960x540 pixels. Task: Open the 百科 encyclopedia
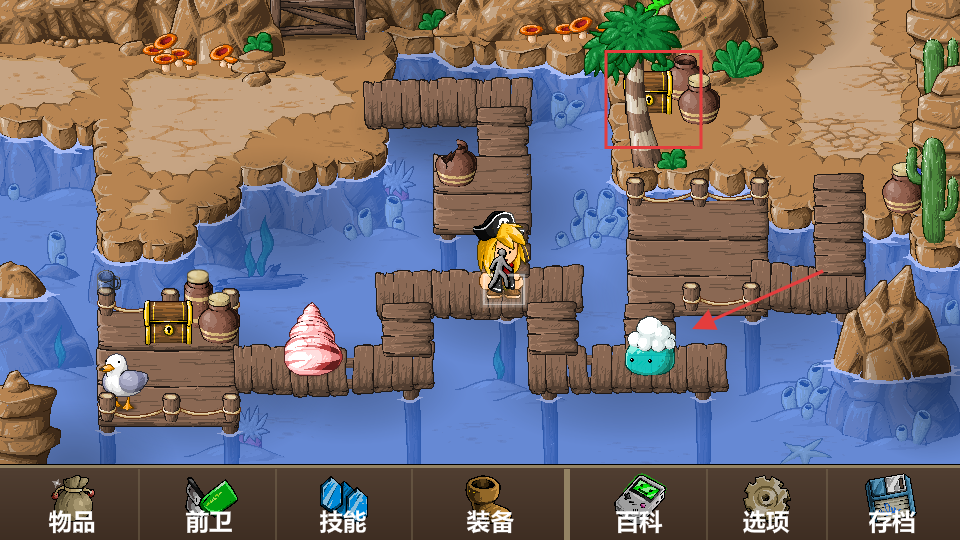pos(638,504)
